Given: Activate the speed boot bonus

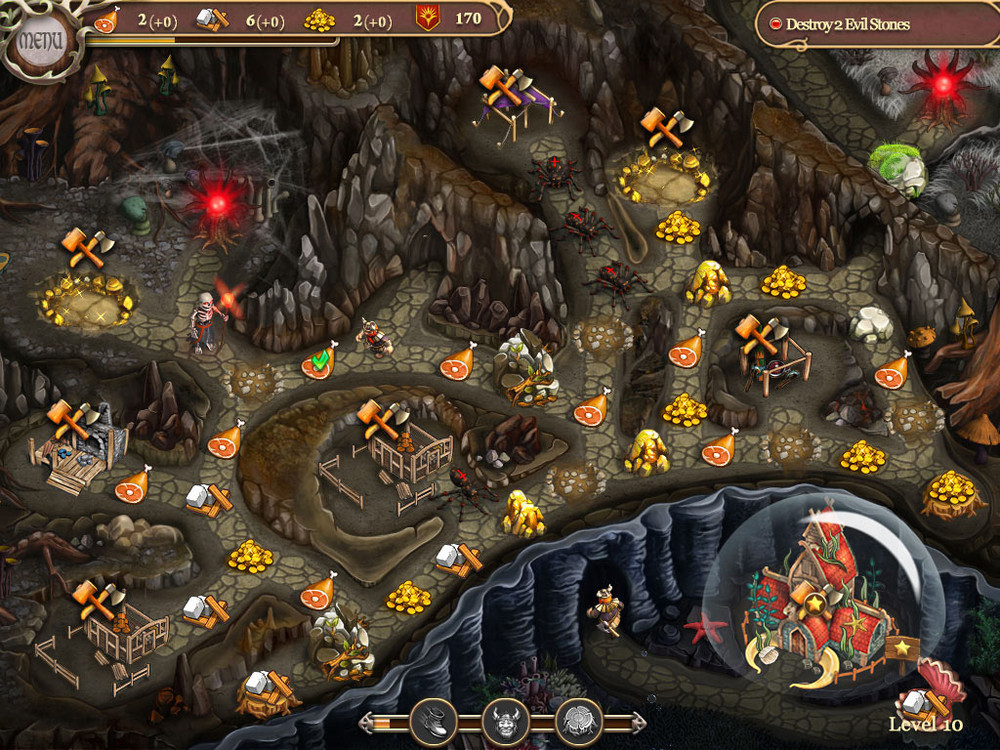Looking at the screenshot, I should click(x=433, y=720).
